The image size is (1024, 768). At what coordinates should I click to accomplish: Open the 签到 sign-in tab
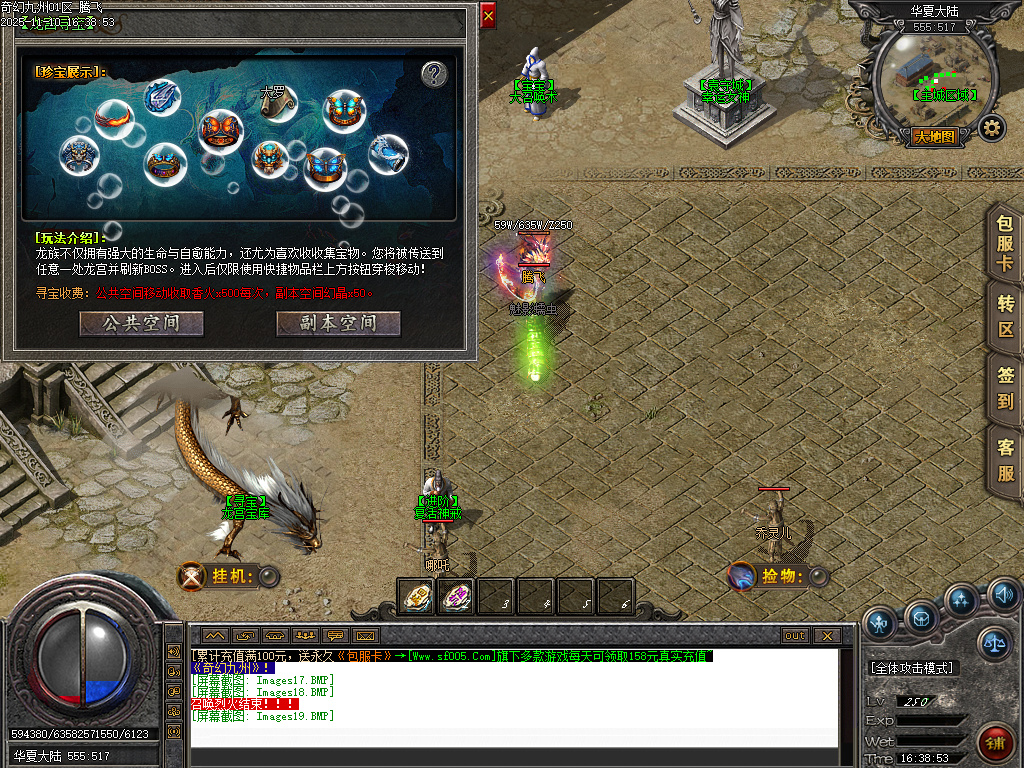1005,388
